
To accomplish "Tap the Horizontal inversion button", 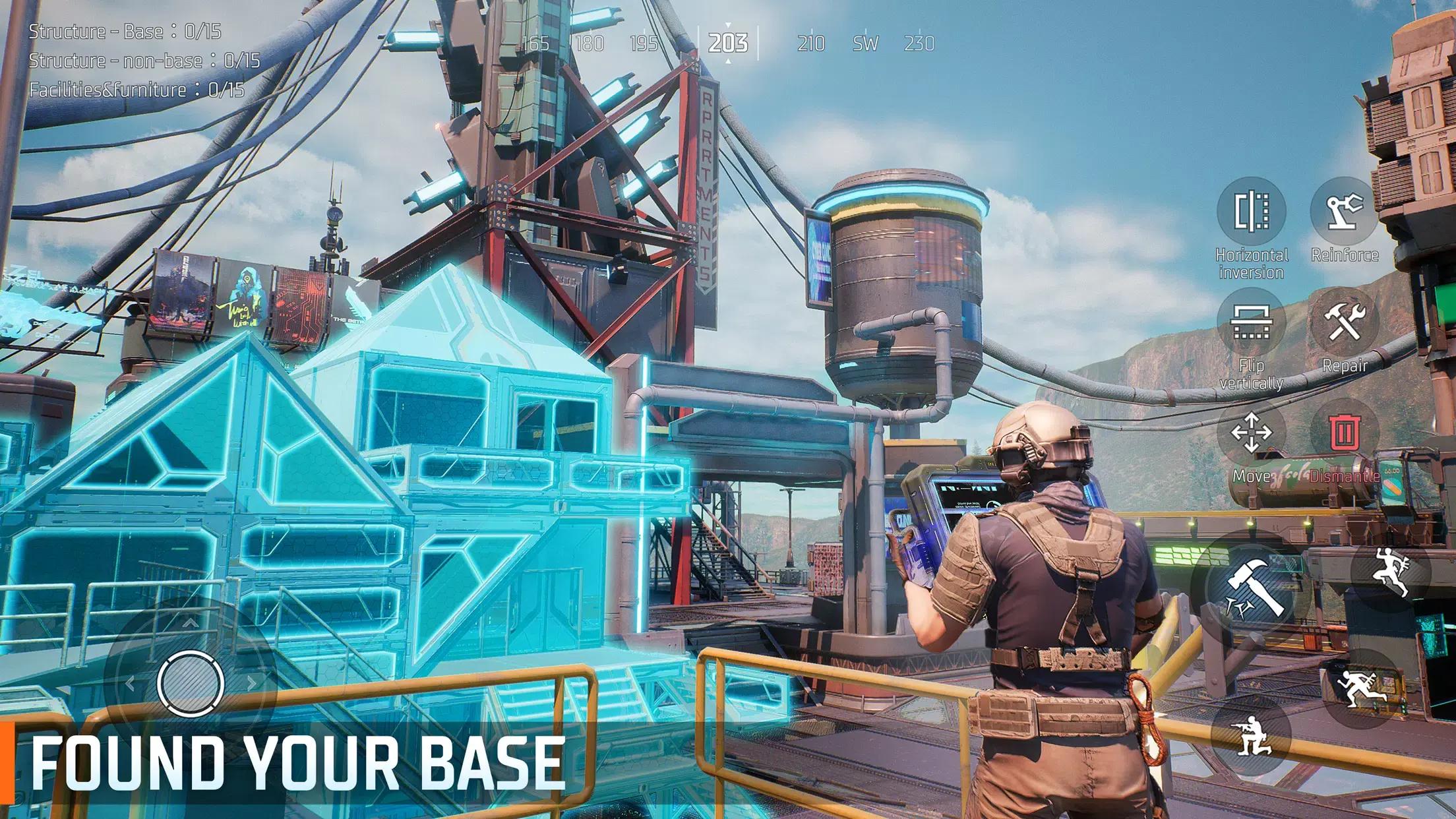I will point(1251,212).
